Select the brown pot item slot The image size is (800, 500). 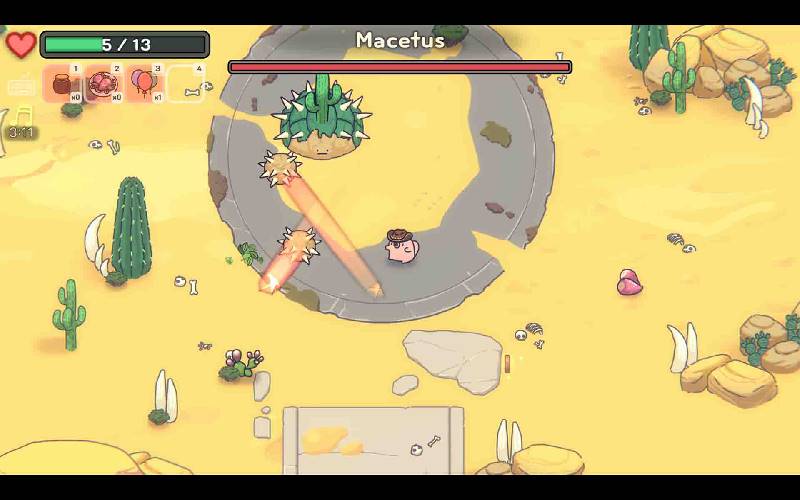pyautogui.click(x=63, y=84)
